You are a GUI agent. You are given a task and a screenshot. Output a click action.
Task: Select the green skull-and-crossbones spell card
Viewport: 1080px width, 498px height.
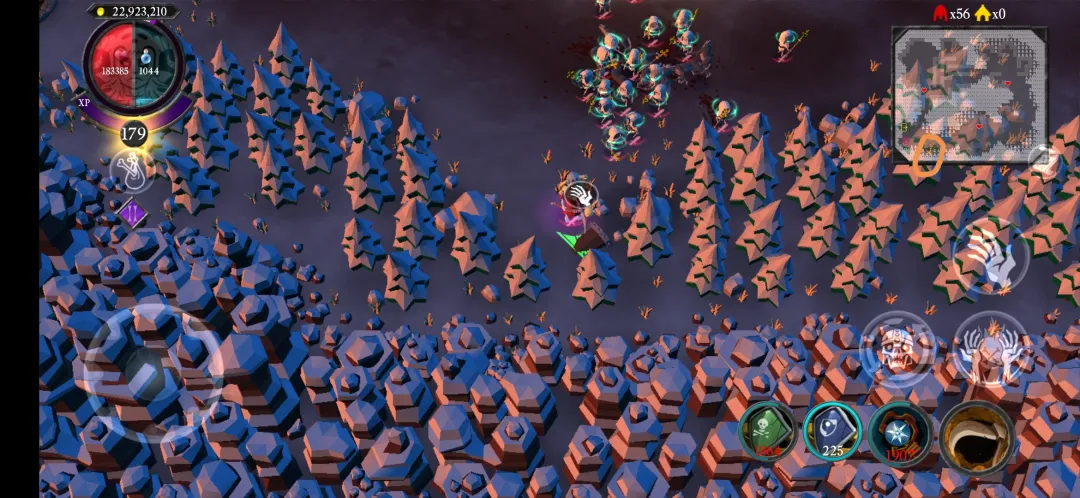click(769, 431)
